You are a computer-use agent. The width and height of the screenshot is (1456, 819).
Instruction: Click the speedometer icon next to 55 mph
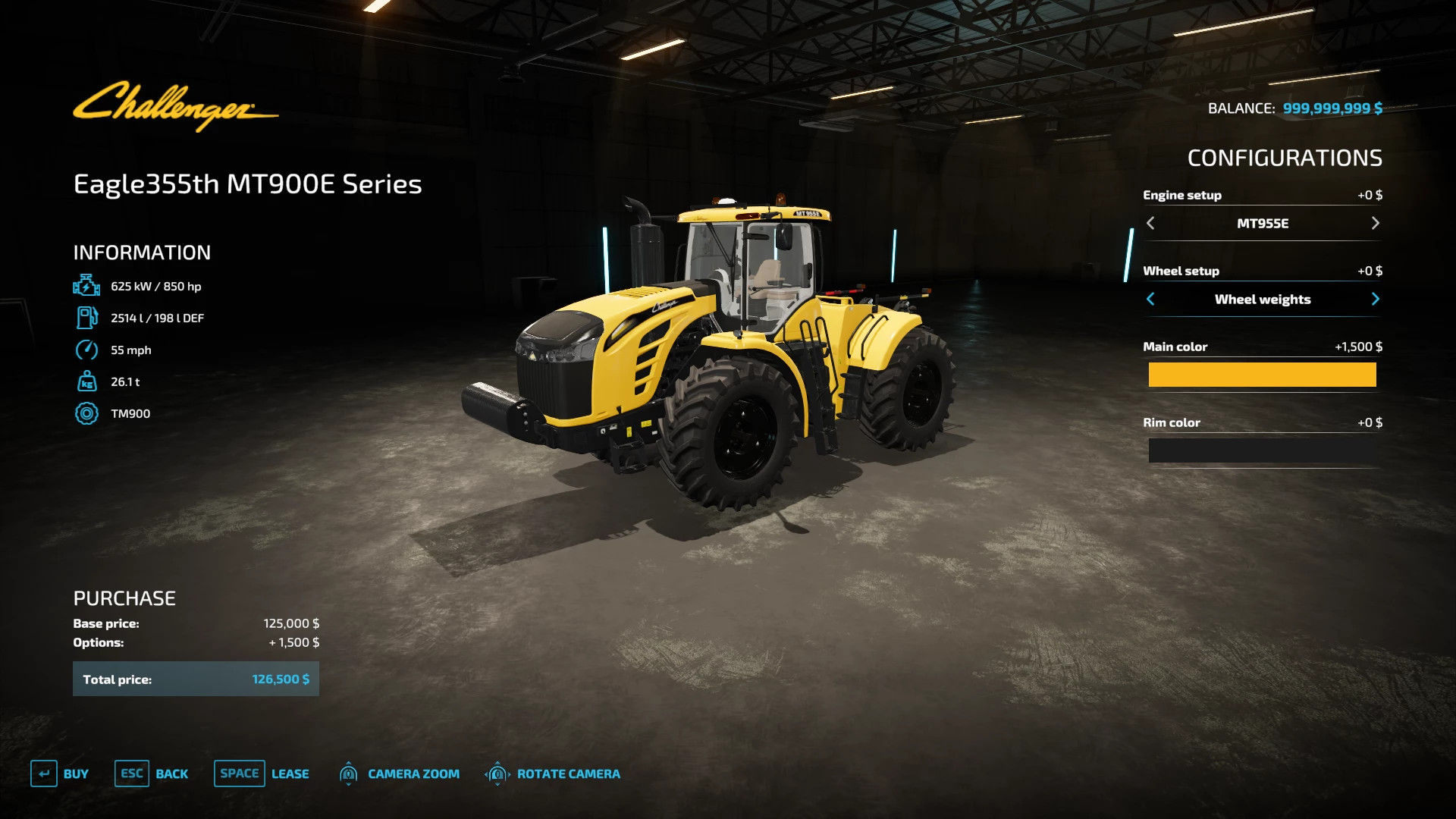[x=87, y=350]
